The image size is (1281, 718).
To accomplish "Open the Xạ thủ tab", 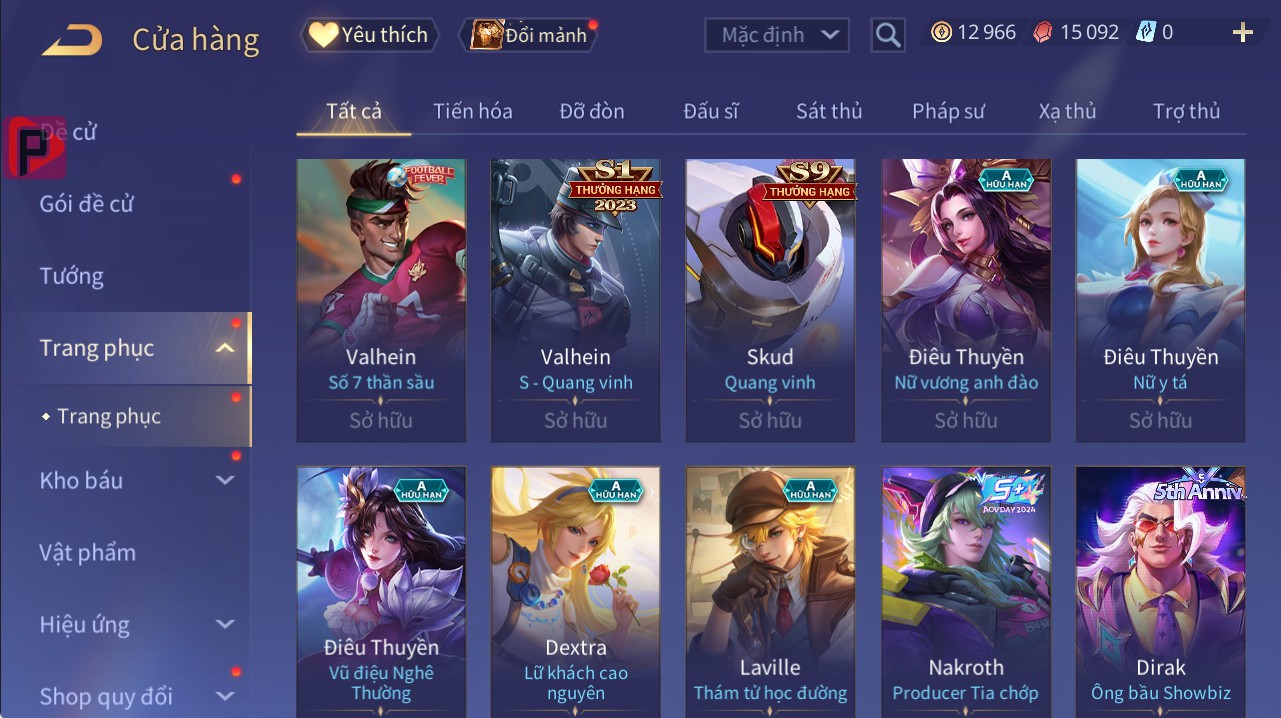I will pyautogui.click(x=1067, y=111).
